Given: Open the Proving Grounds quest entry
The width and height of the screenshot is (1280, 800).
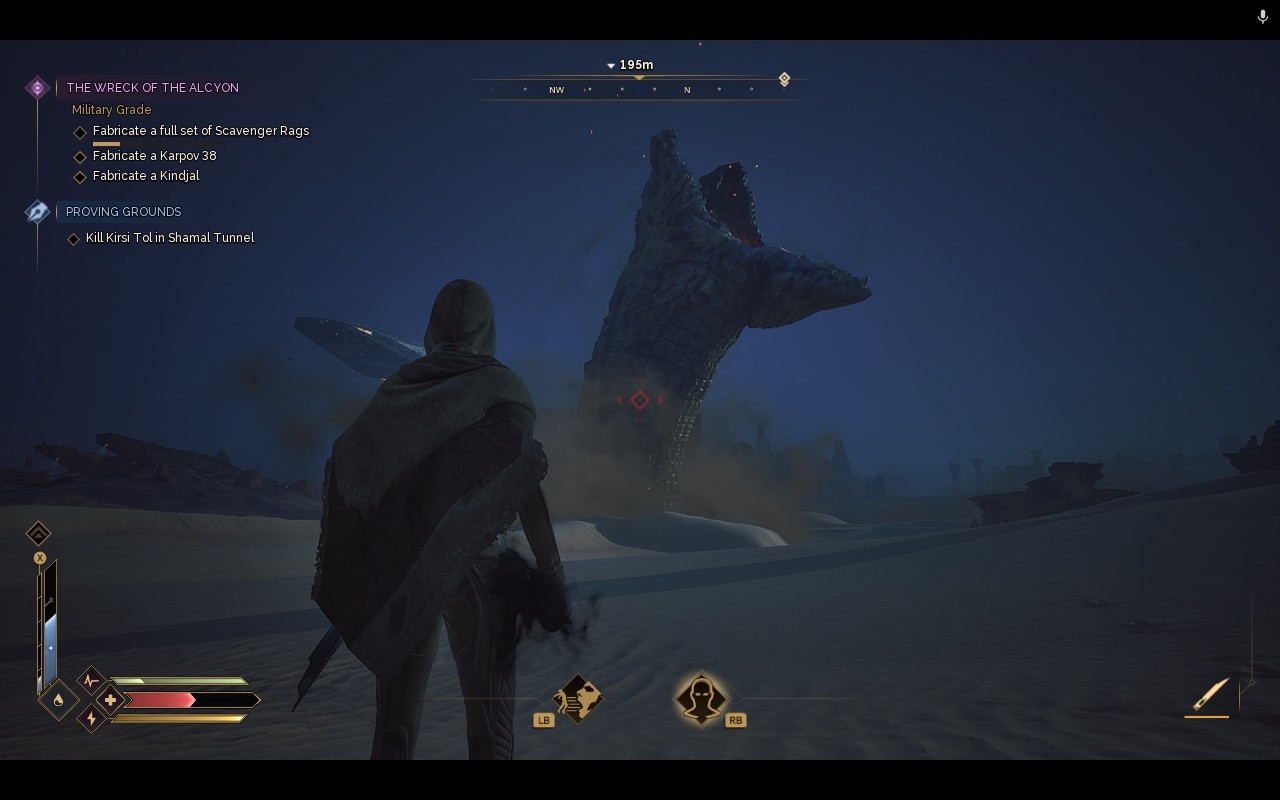Looking at the screenshot, I should coord(123,212).
